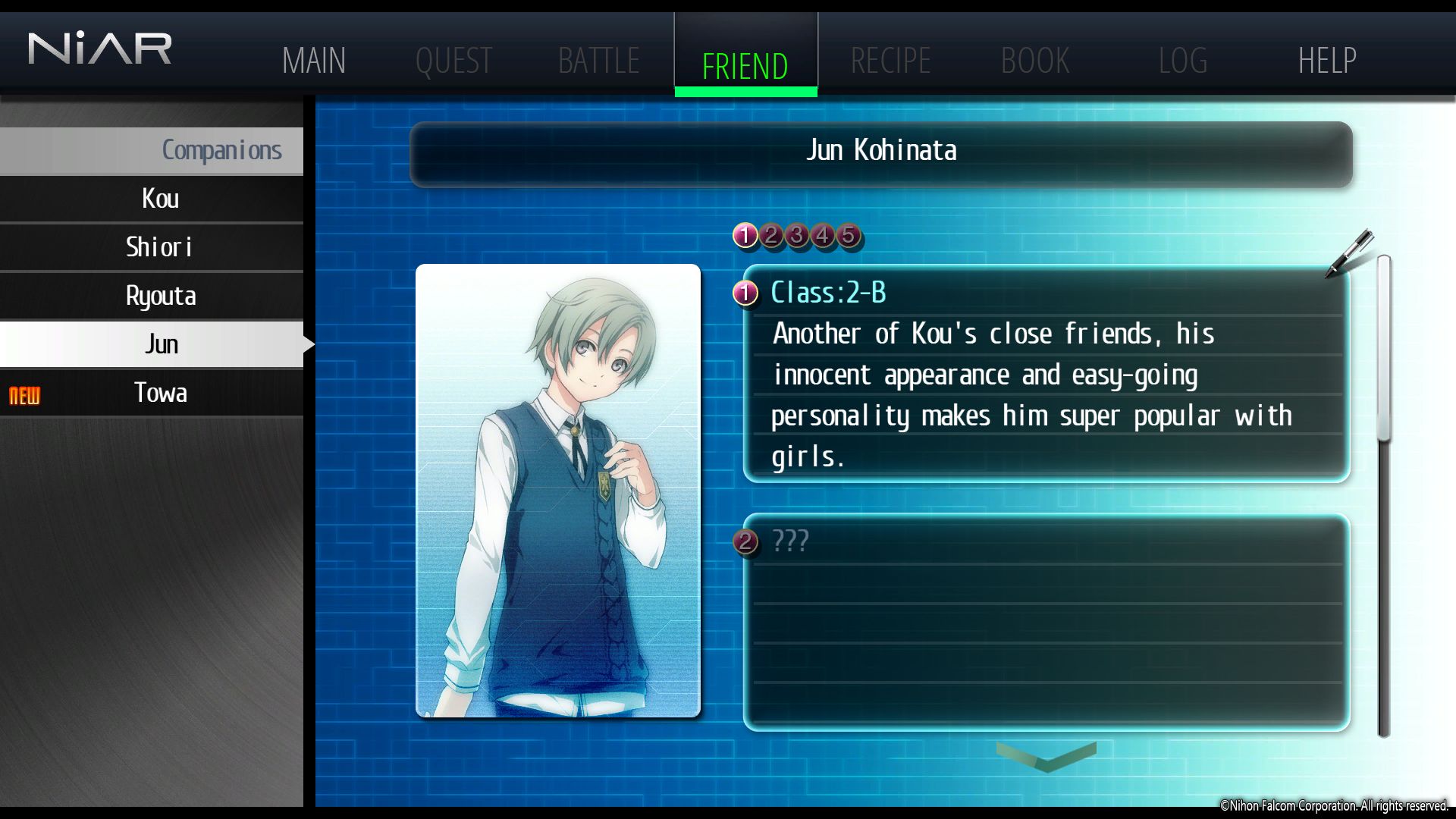Open the BOOK tab

(1035, 61)
